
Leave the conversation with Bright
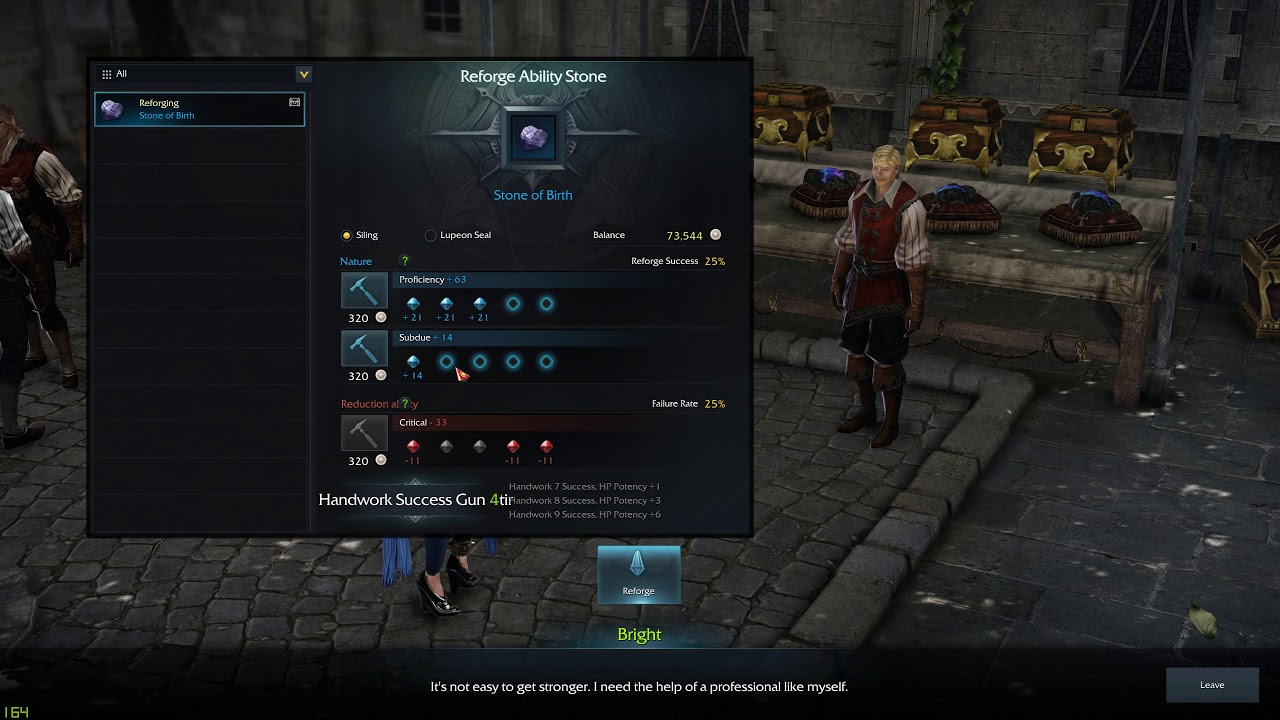(x=1211, y=685)
